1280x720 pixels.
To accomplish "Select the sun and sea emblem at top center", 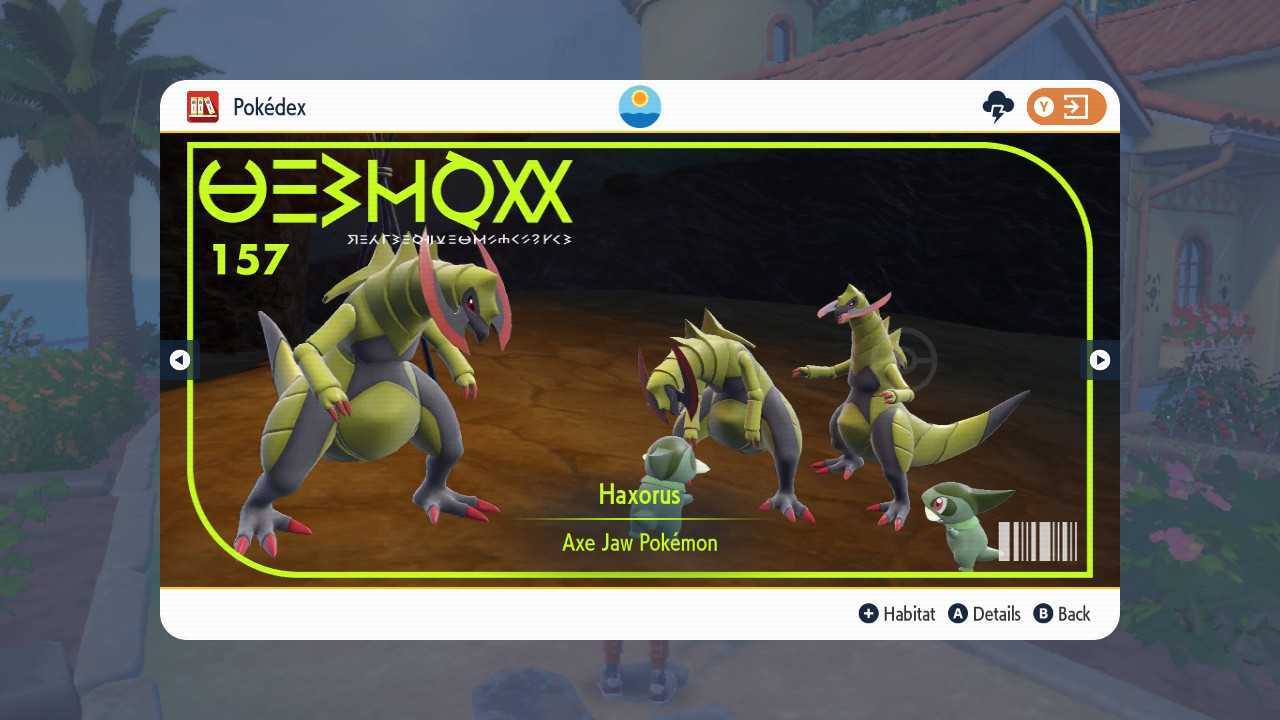I will coord(639,106).
